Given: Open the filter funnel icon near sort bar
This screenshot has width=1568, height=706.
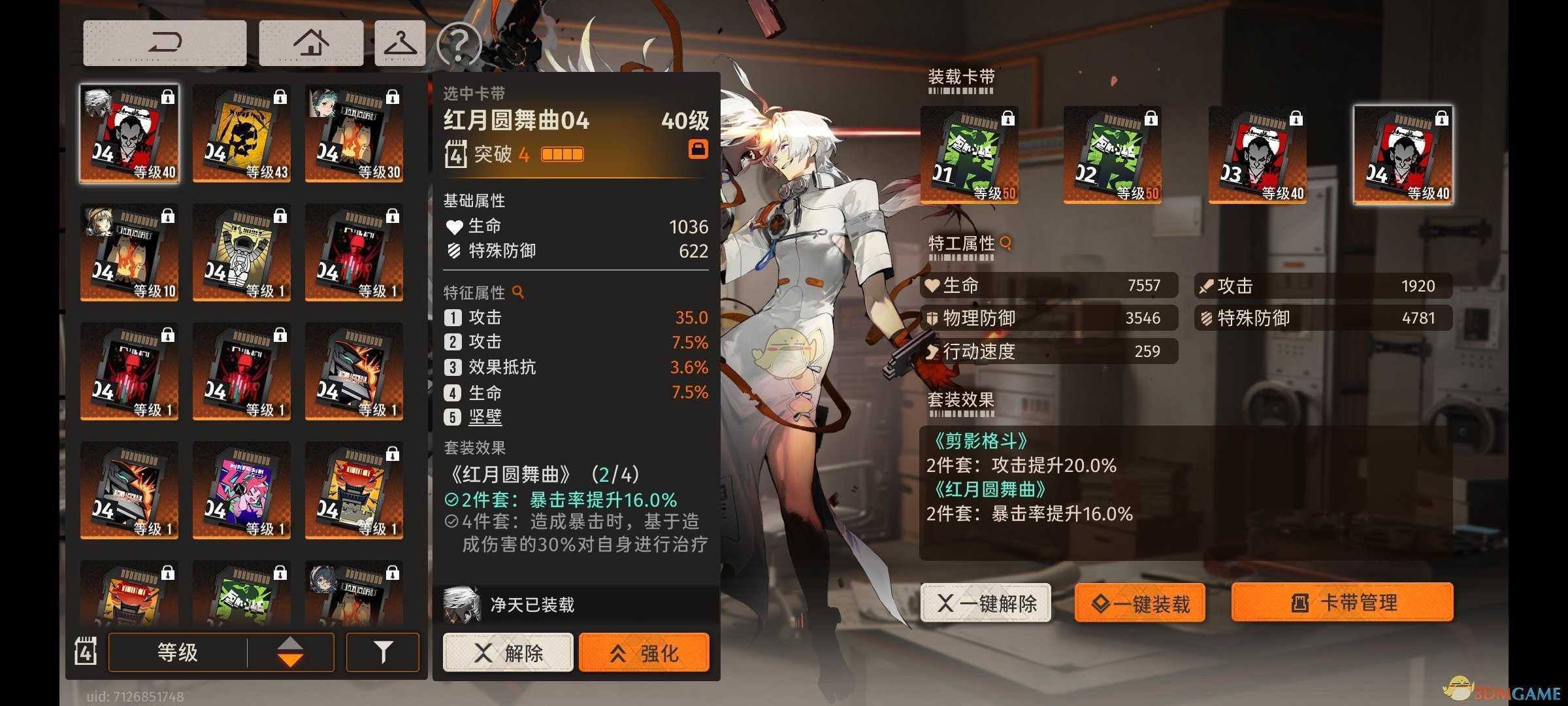Looking at the screenshot, I should point(382,652).
